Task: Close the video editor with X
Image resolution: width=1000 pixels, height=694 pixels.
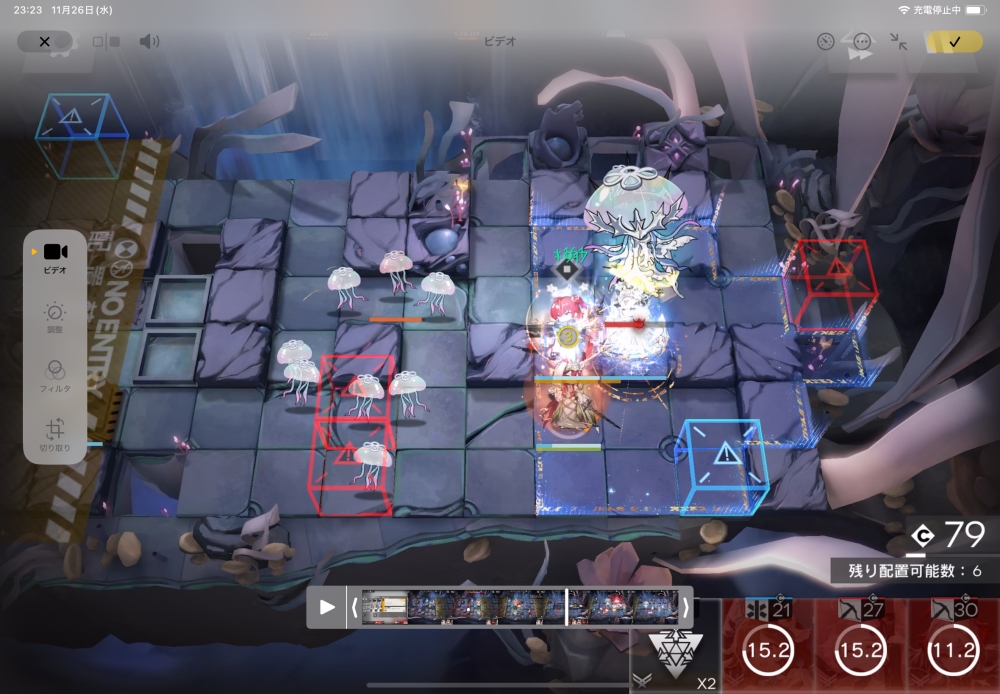Action: coord(44,42)
